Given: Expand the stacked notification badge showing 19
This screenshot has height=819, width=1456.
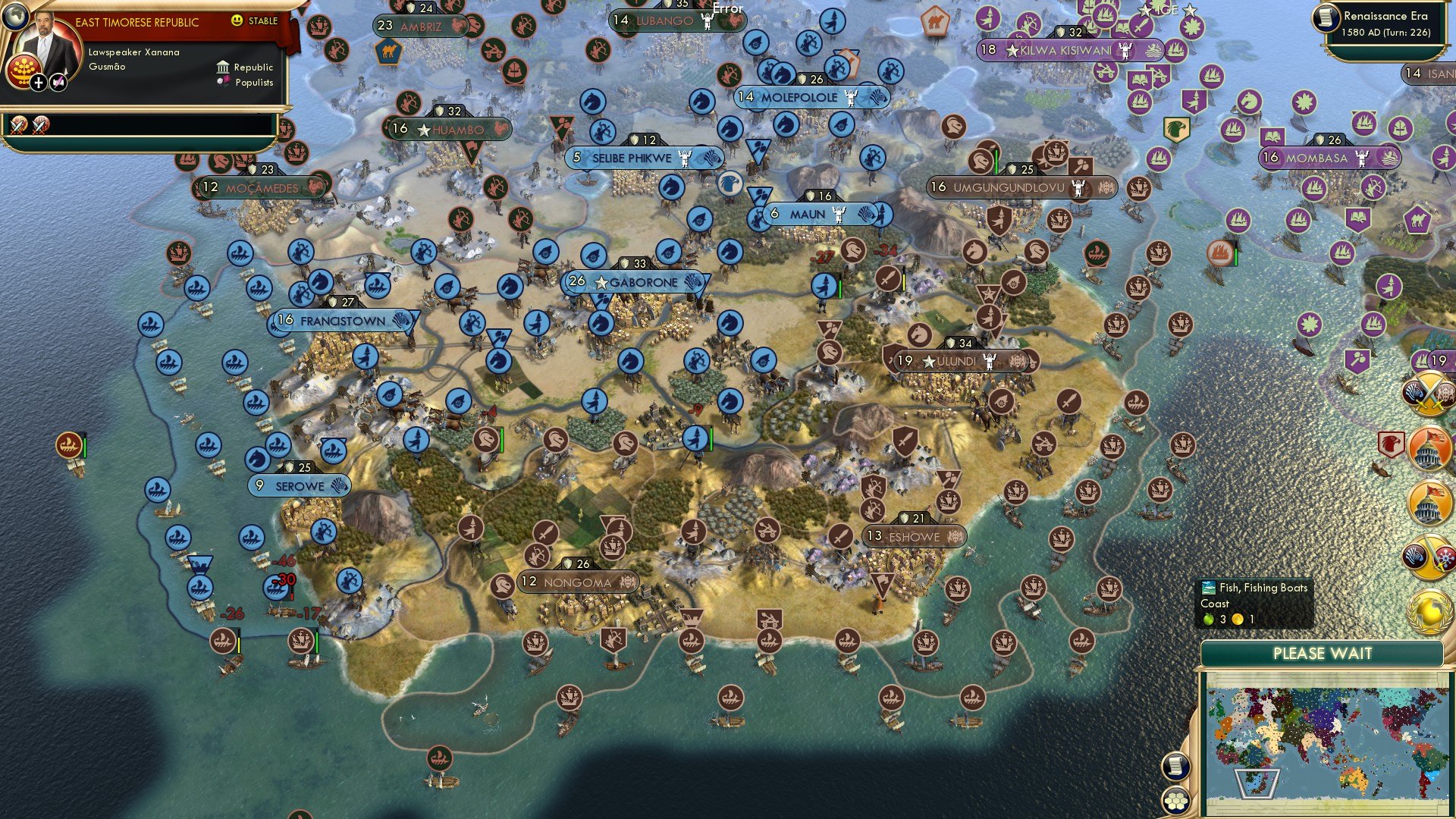Looking at the screenshot, I should click(1438, 359).
